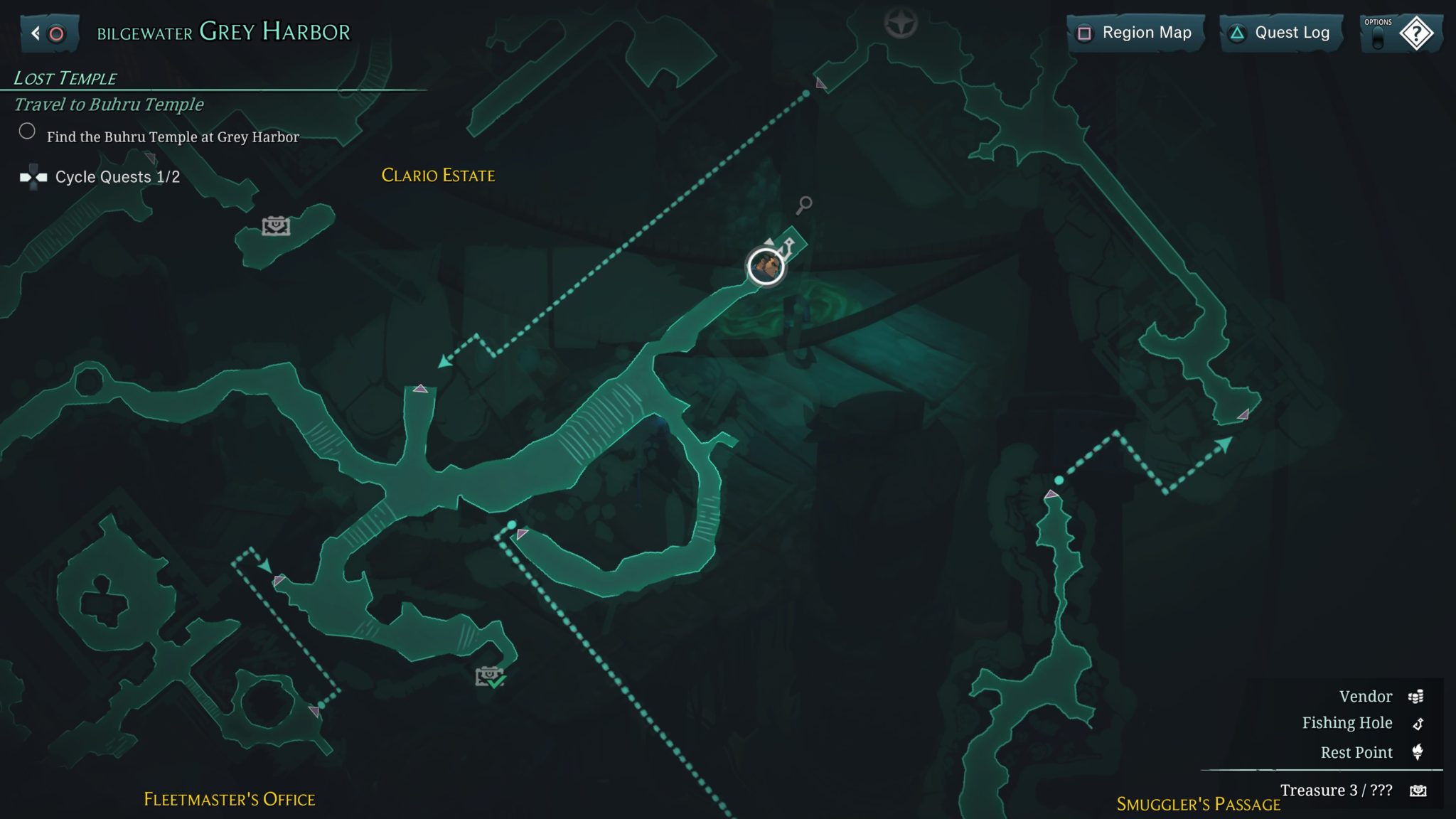Click the magnifying glass zoom indicator on map

(x=804, y=205)
